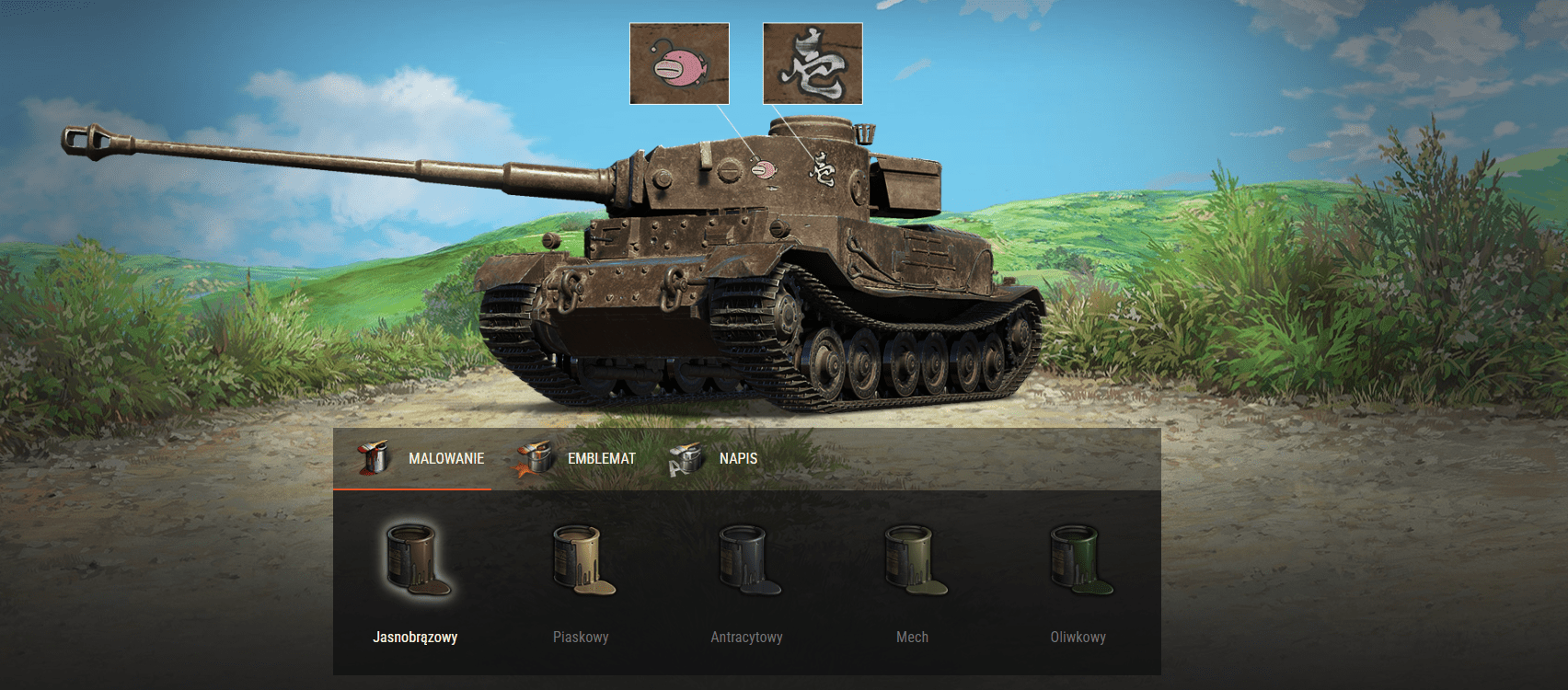Viewport: 1568px width, 690px height.
Task: Pick the Antracytowy paint can
Action: click(746, 563)
